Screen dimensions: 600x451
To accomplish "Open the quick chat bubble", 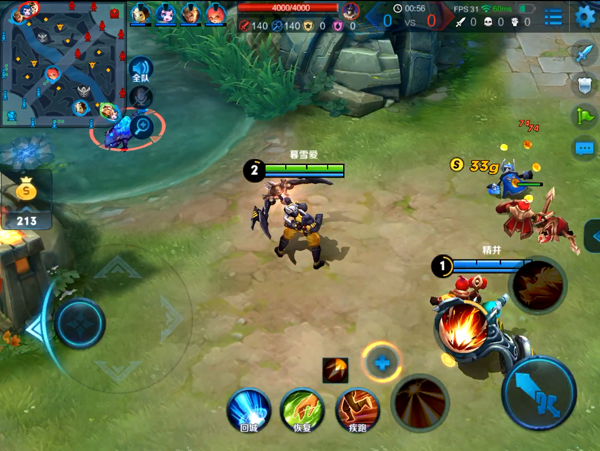I will coord(584,149).
